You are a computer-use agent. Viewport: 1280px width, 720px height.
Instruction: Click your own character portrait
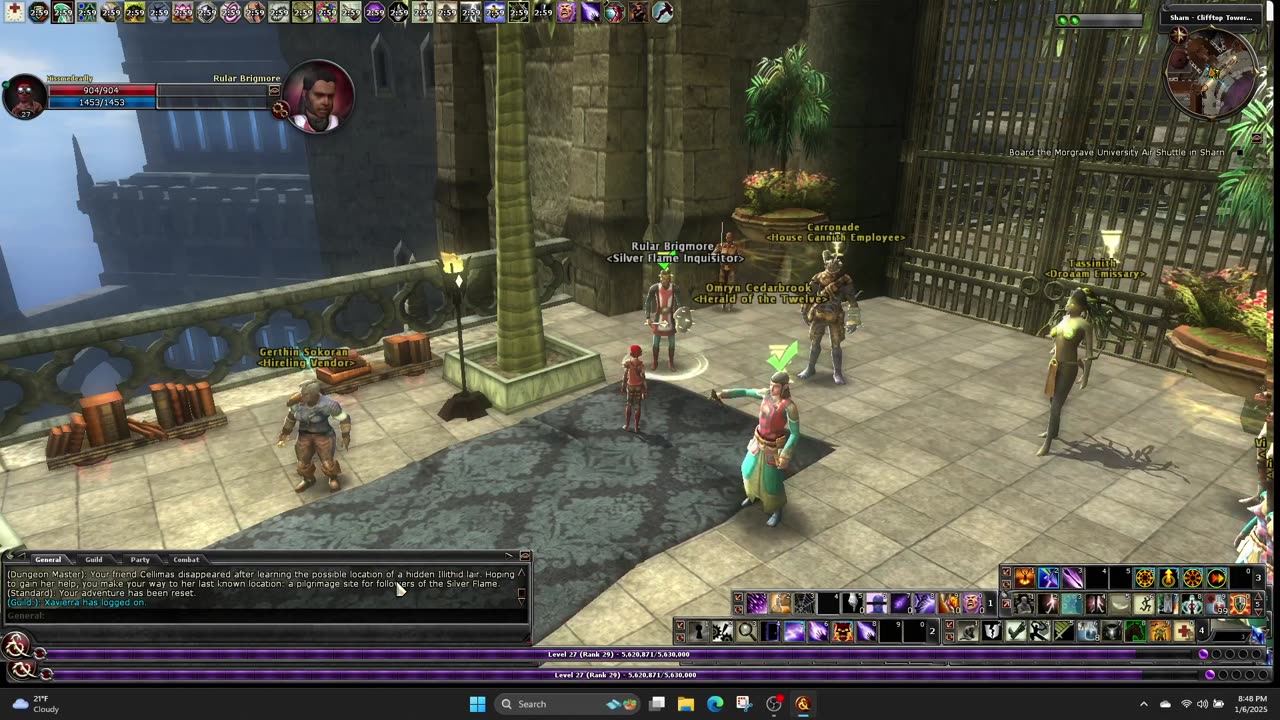click(24, 97)
